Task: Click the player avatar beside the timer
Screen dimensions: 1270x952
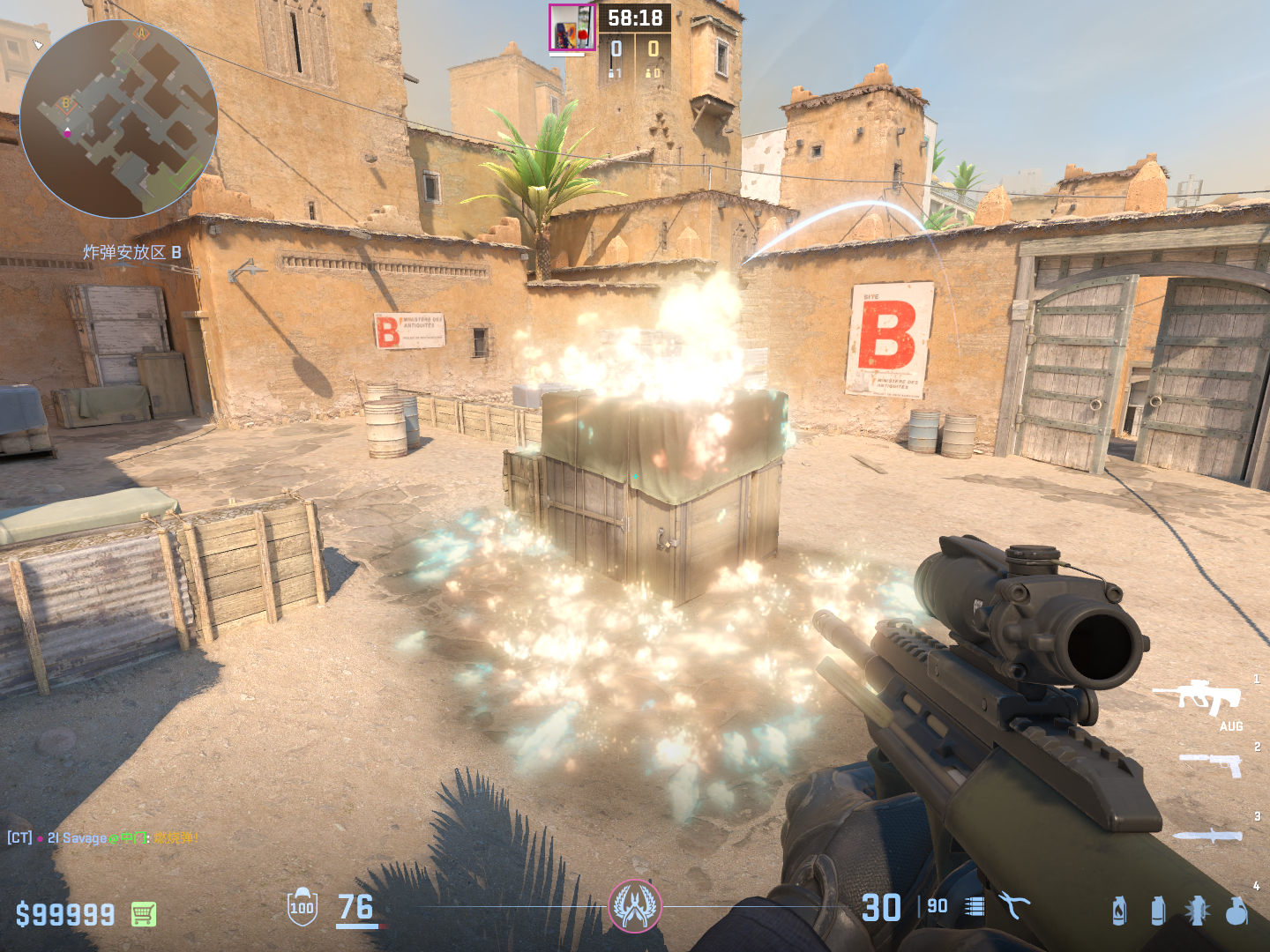Action: pyautogui.click(x=571, y=27)
